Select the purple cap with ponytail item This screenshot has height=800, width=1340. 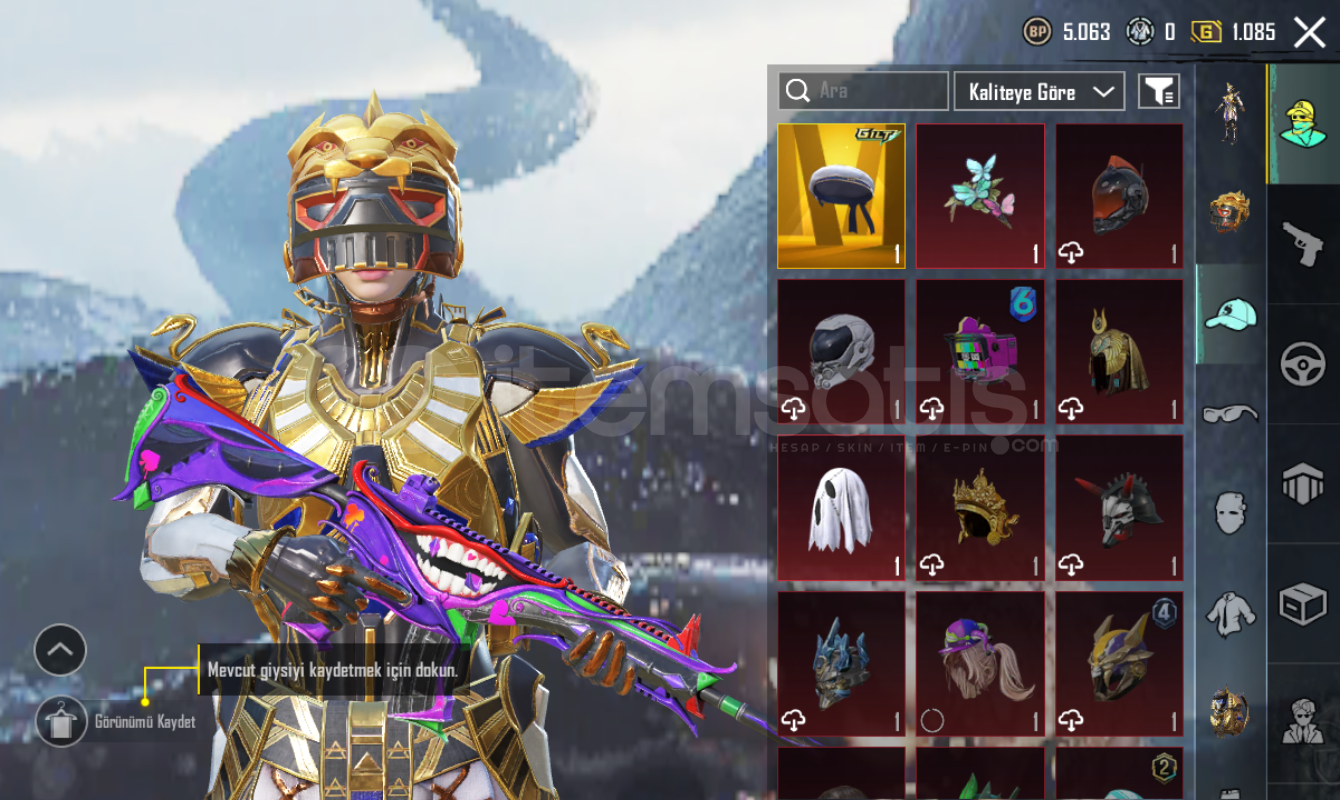[980, 664]
